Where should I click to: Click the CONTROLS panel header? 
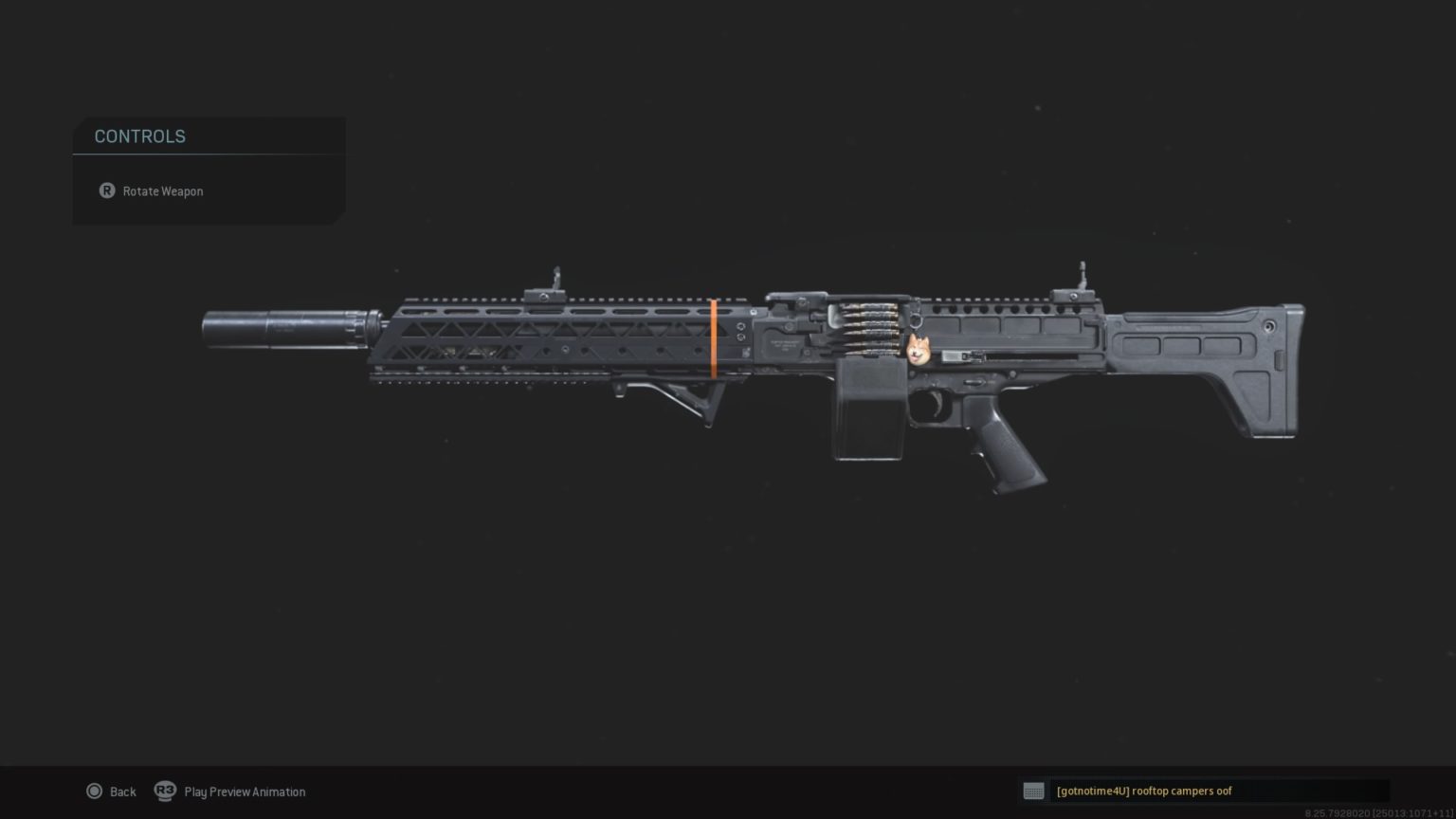pos(139,136)
